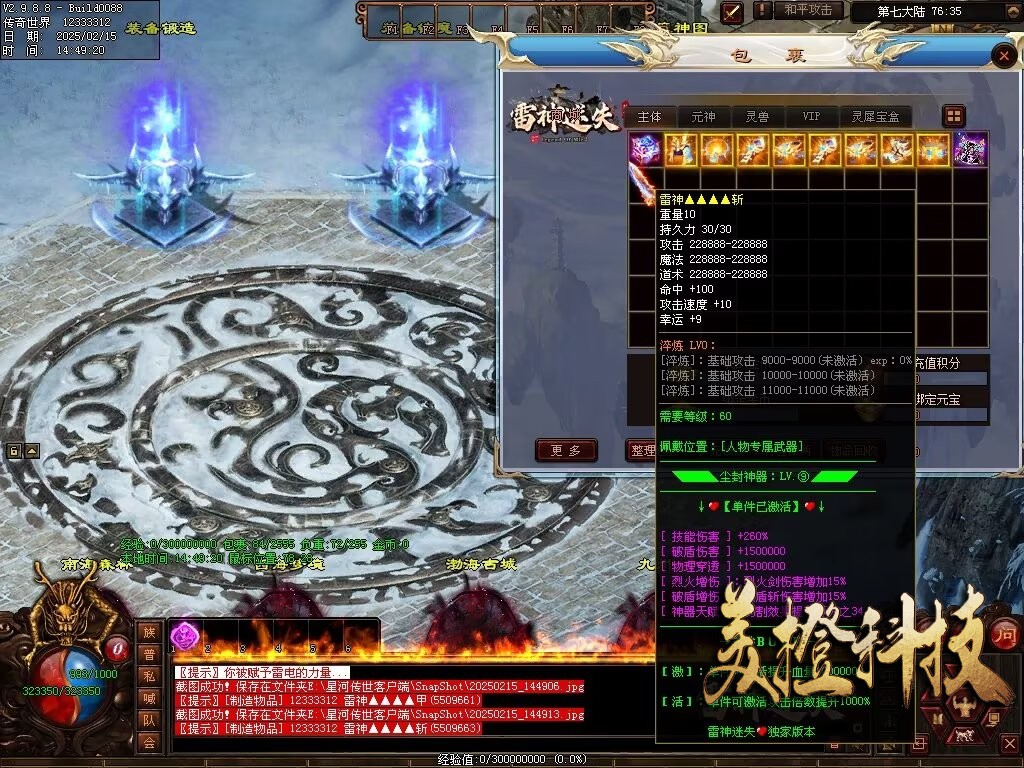1024x768 pixels.
Task: Toggle the 和平攻击 attack mode button
Action: pos(808,10)
